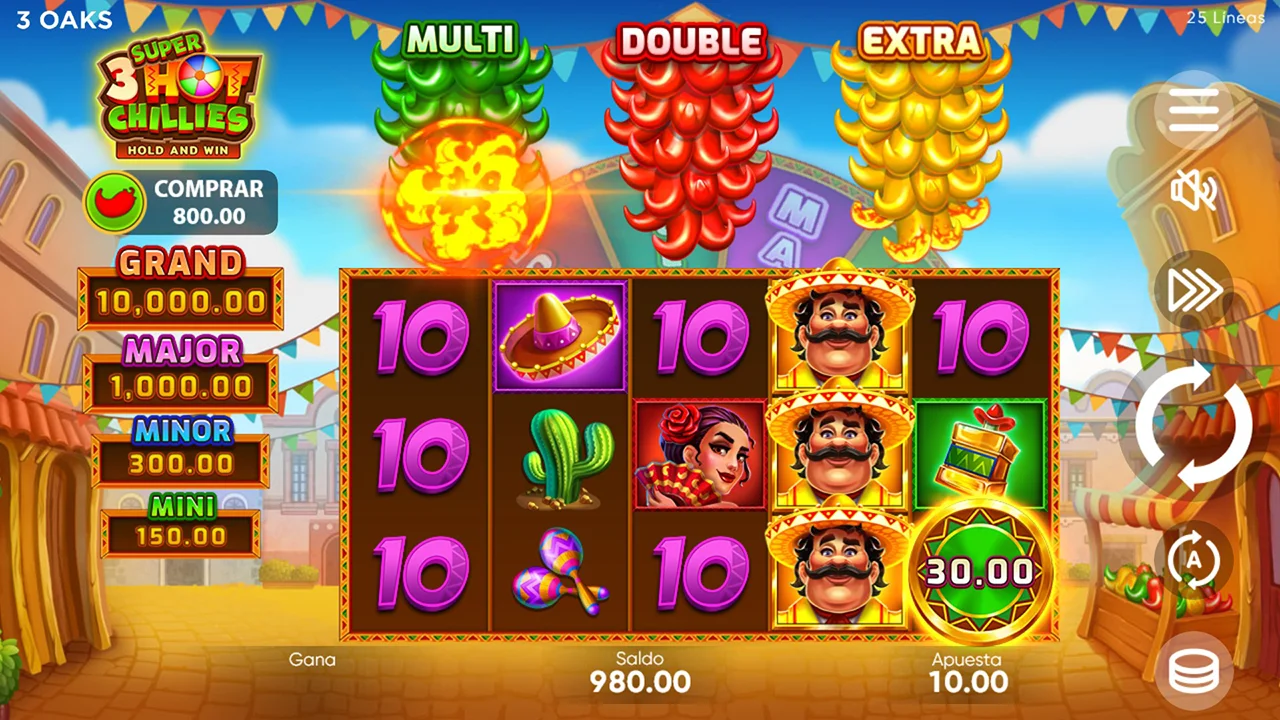Open the bet coin-stack settings
Screen dimensions: 1280x720
tap(1193, 672)
